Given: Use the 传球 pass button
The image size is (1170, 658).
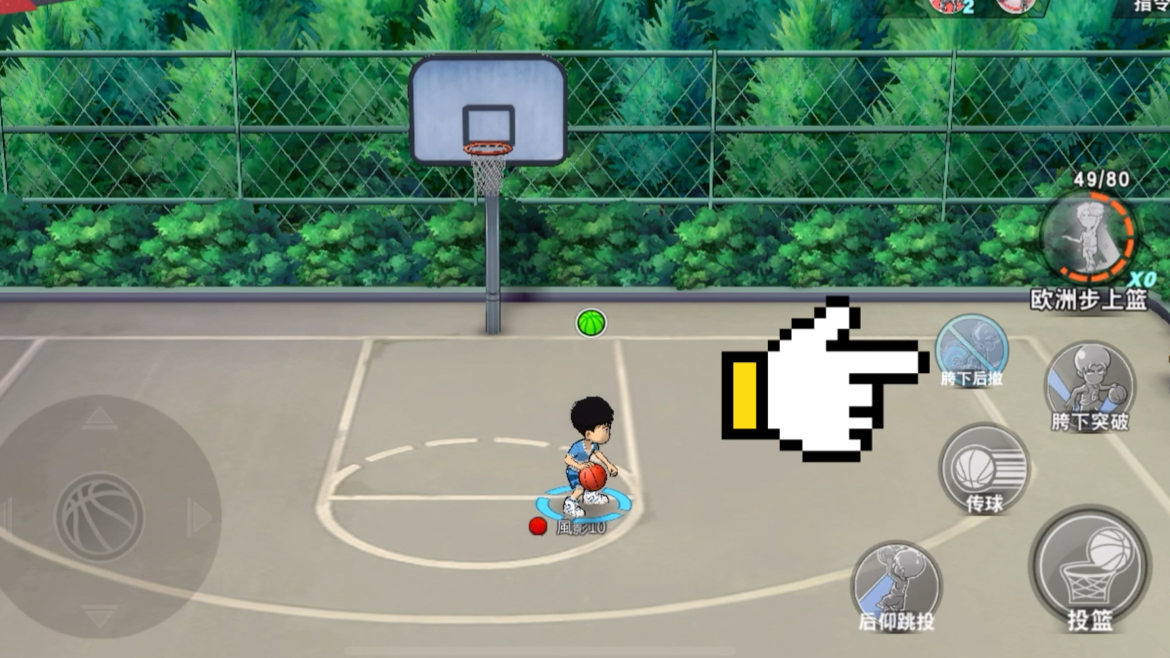Looking at the screenshot, I should [x=984, y=468].
